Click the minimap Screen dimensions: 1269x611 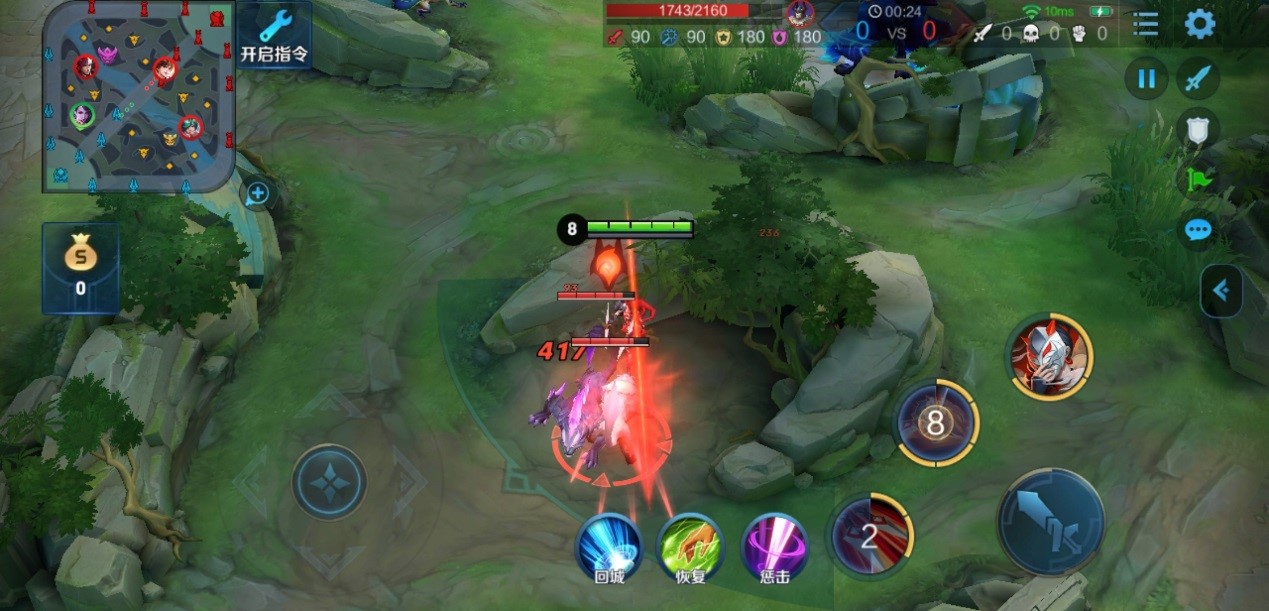pos(138,96)
